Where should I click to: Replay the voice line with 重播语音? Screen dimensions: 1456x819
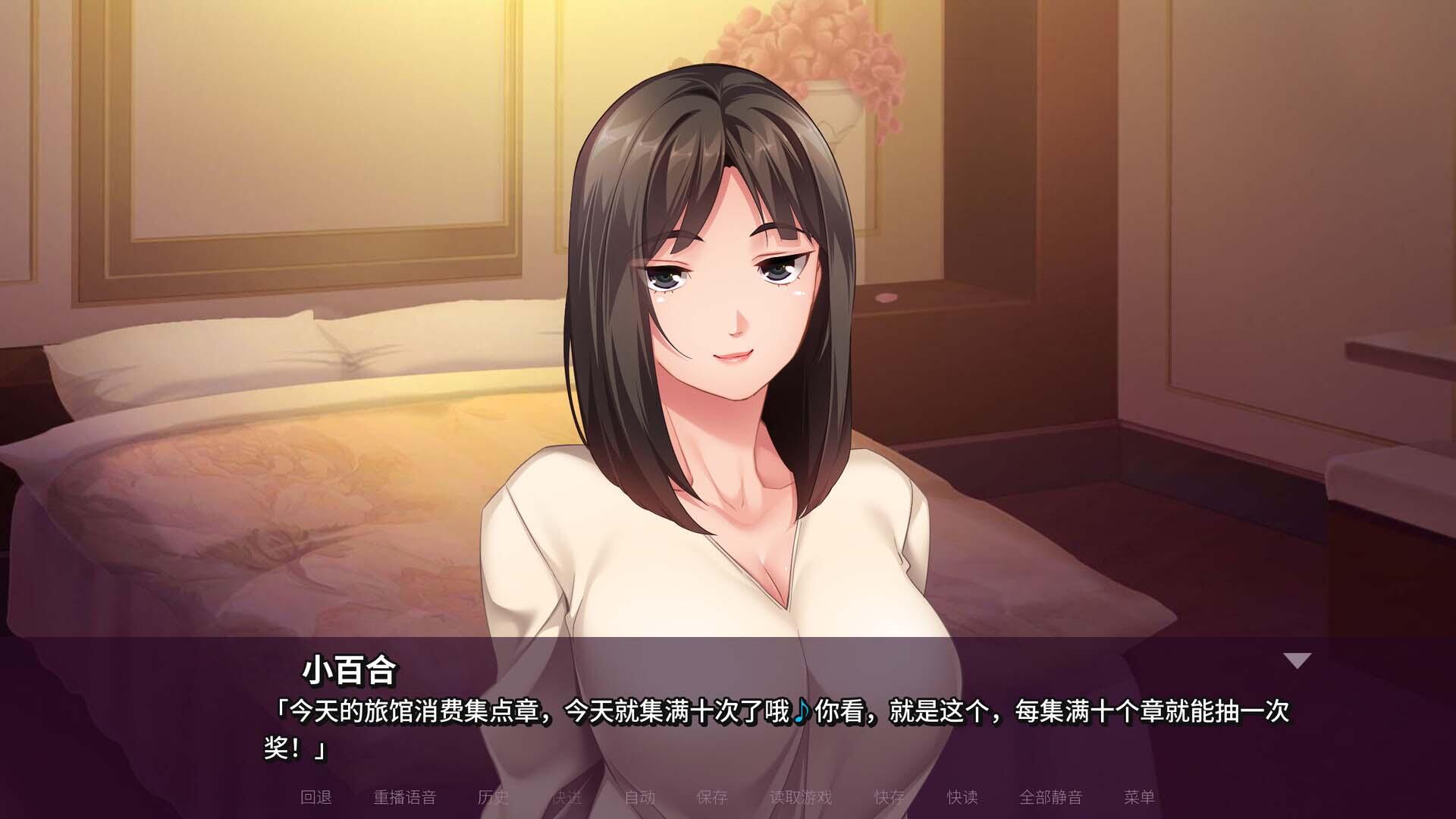click(x=403, y=799)
